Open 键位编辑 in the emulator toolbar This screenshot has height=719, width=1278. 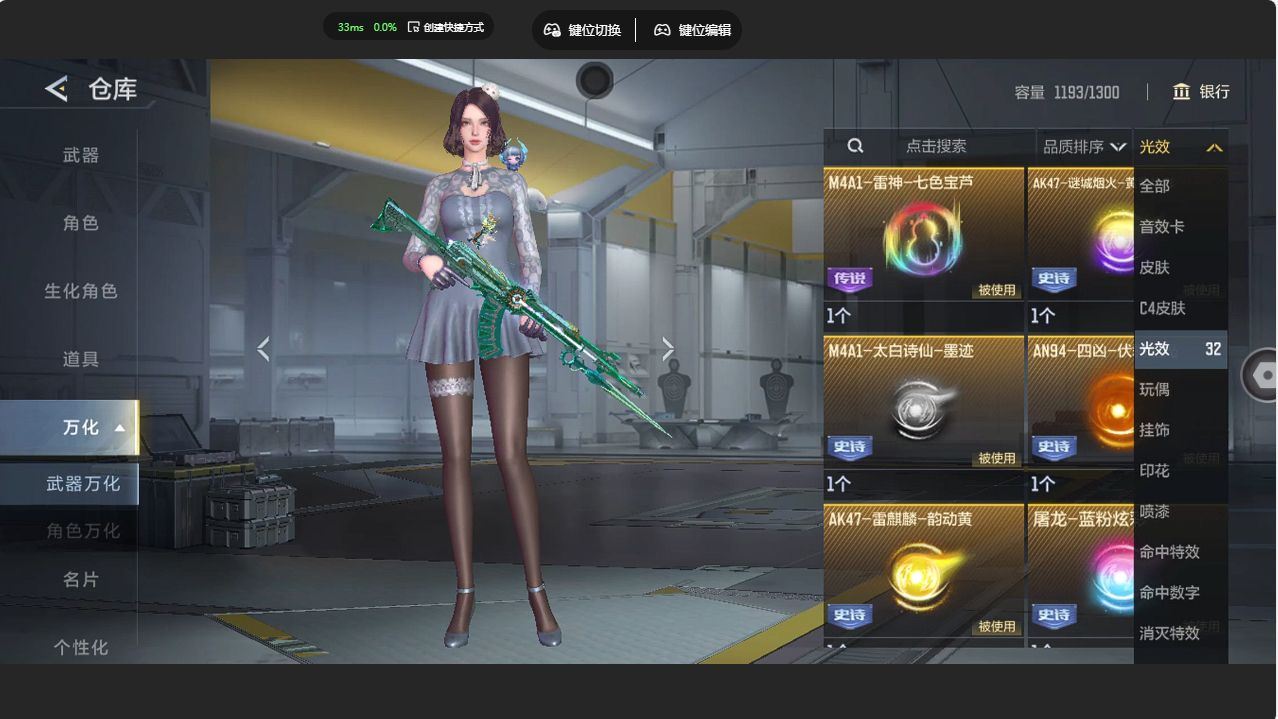692,30
